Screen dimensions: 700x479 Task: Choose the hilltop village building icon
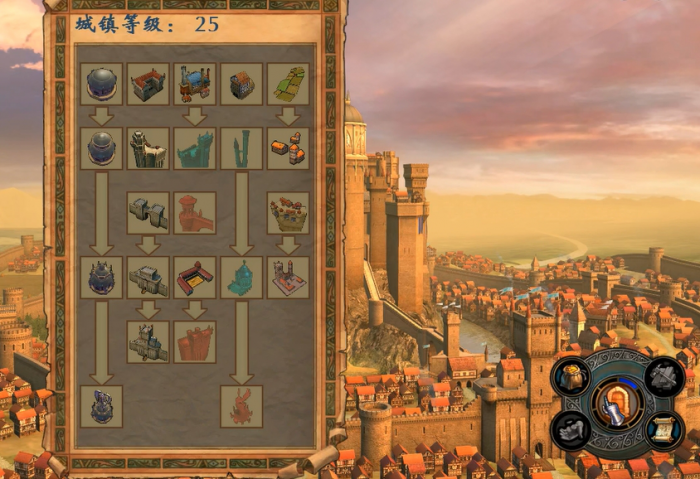tap(288, 213)
